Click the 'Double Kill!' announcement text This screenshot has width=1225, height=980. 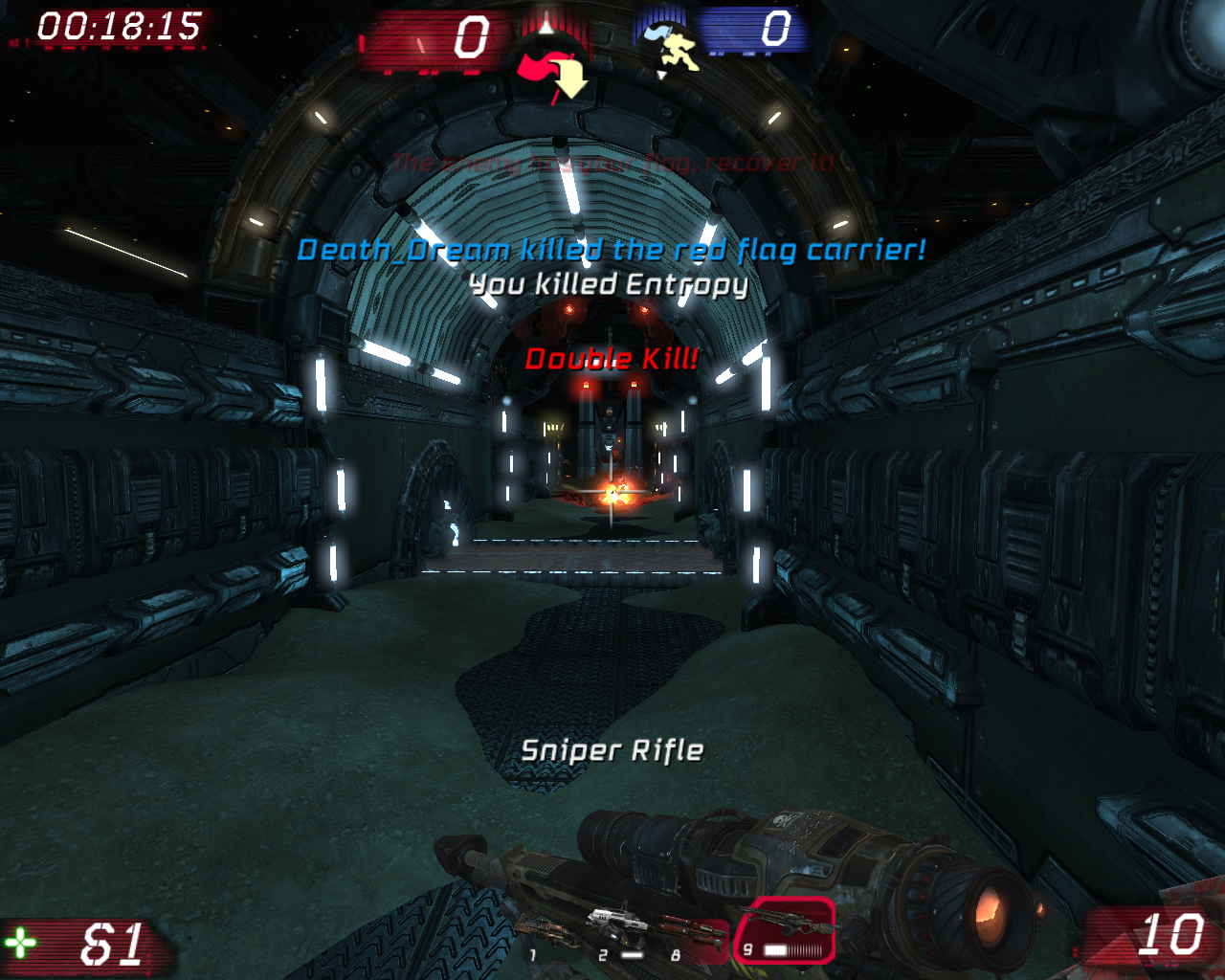[612, 360]
